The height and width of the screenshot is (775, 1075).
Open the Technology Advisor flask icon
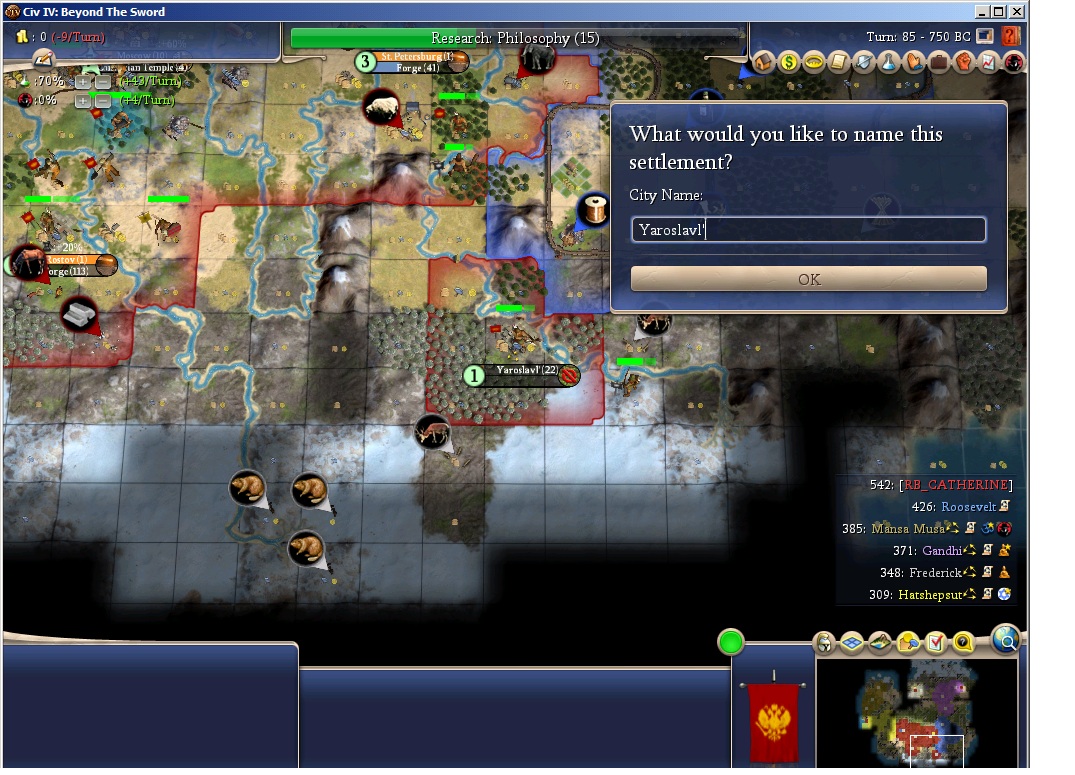(889, 63)
